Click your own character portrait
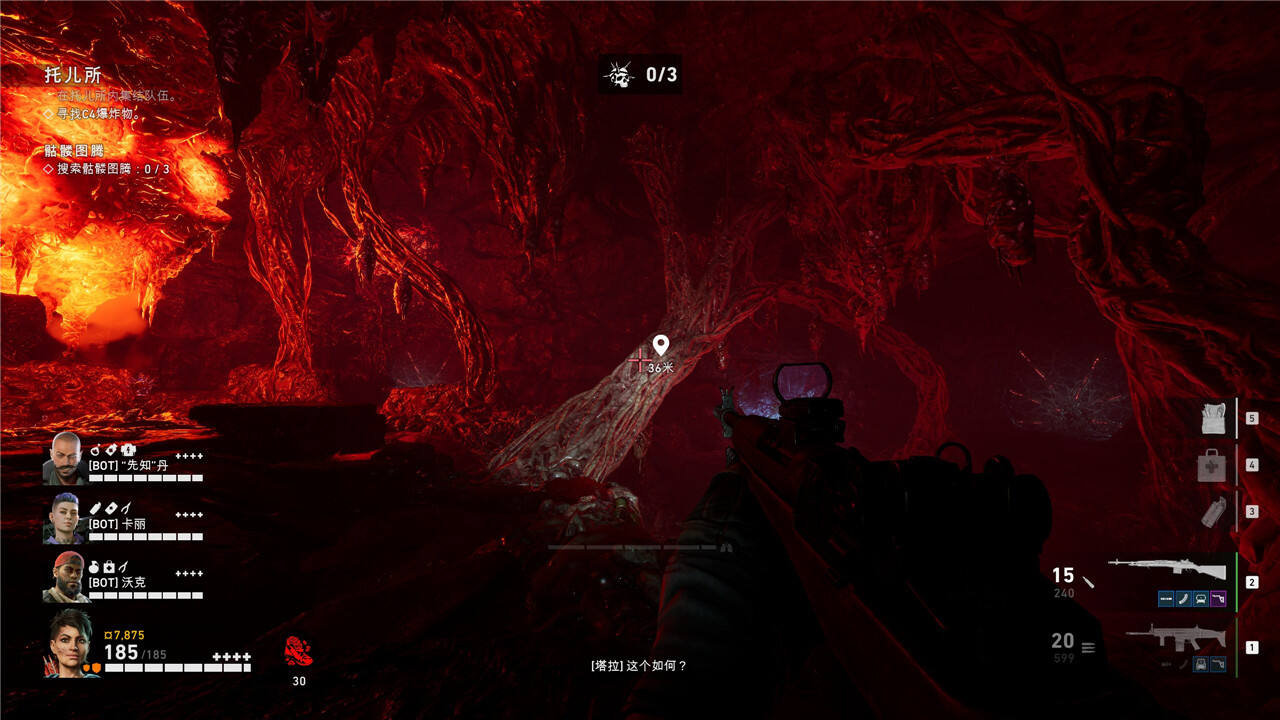Image resolution: width=1280 pixels, height=720 pixels. 70,645
